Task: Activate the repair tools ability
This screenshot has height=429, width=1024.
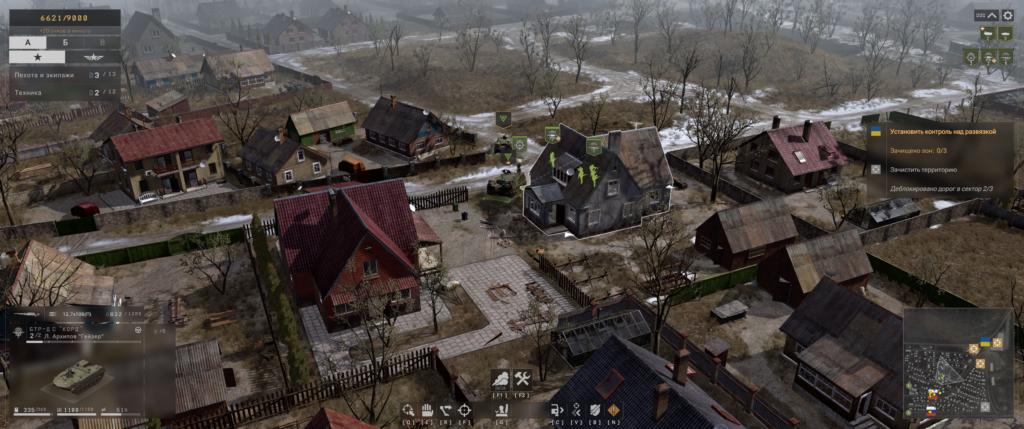Action: click(x=522, y=379)
